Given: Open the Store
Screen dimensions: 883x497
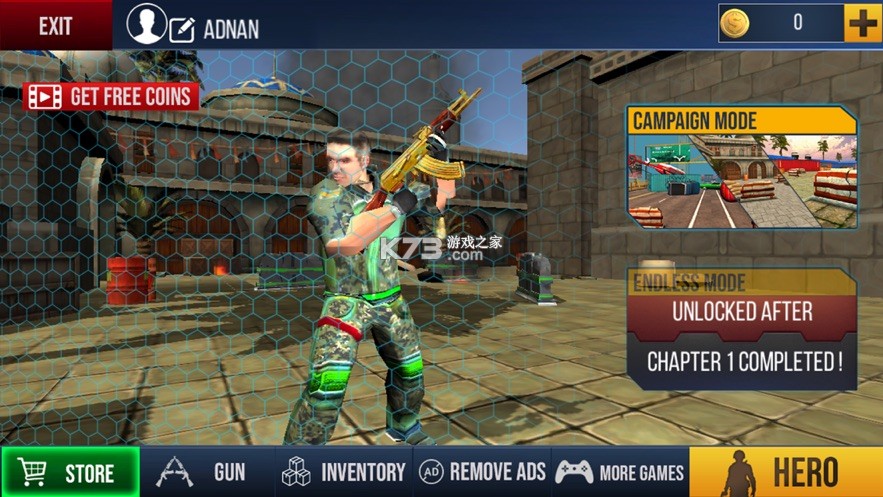Looking at the screenshot, I should (70, 472).
